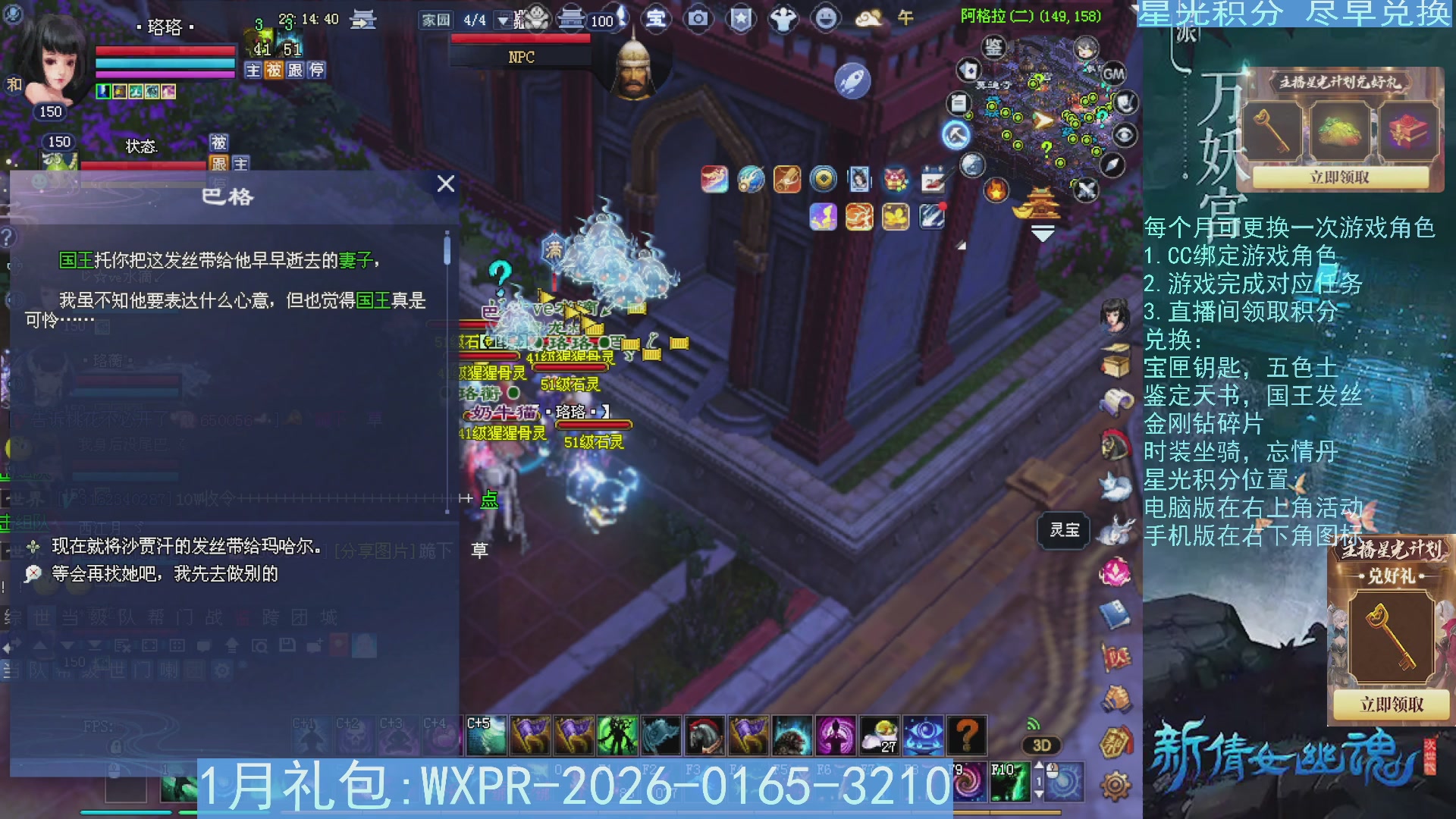Open the 家园 4/4 dropdown in the top bar
This screenshot has height=819, width=1456.
(x=504, y=20)
